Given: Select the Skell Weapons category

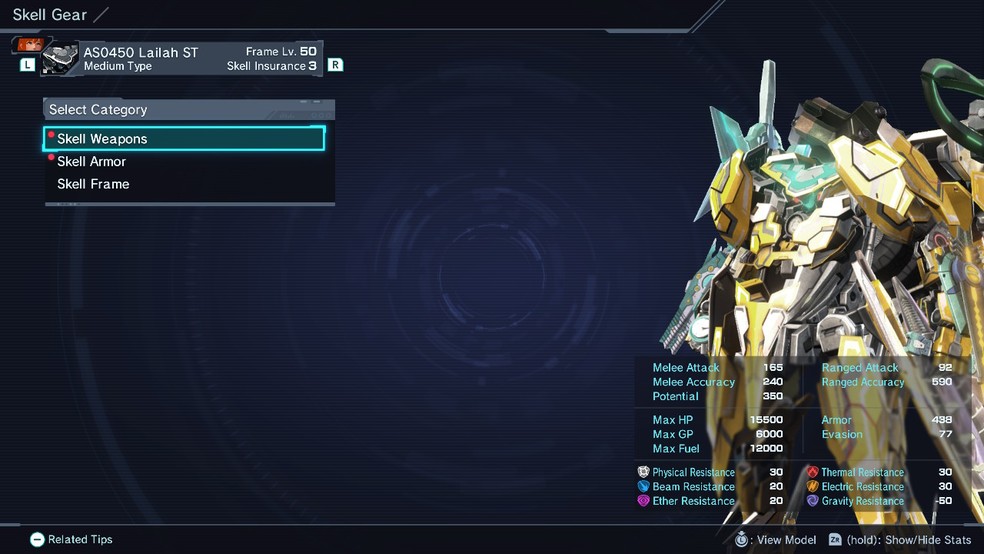Looking at the screenshot, I should pos(185,139).
